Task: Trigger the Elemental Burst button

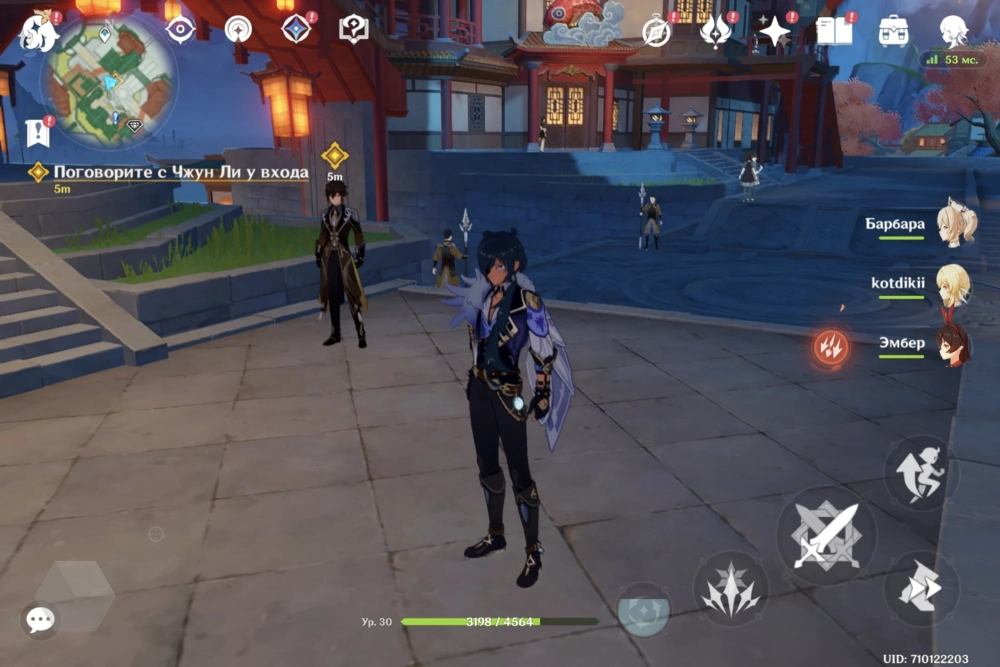Action: 643,609
